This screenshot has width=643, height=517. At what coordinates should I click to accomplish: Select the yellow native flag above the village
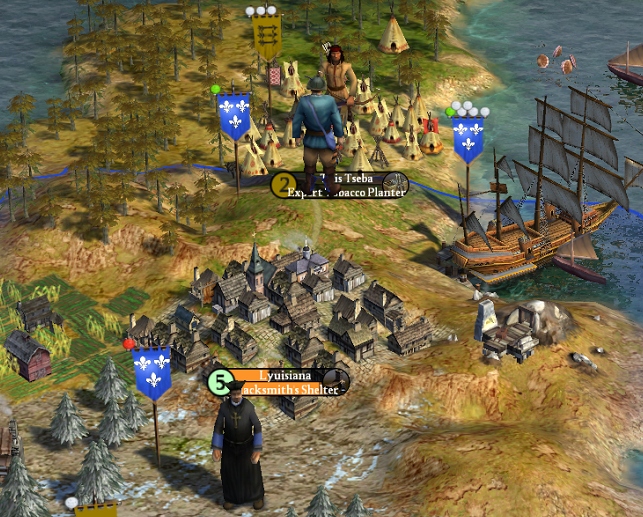pyautogui.click(x=267, y=40)
